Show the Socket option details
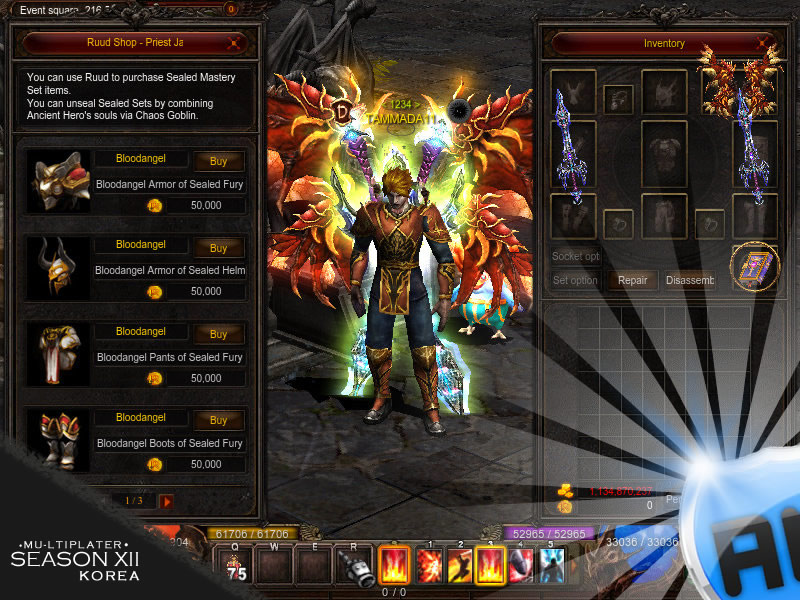Image resolution: width=800 pixels, height=600 pixels. pos(576,257)
